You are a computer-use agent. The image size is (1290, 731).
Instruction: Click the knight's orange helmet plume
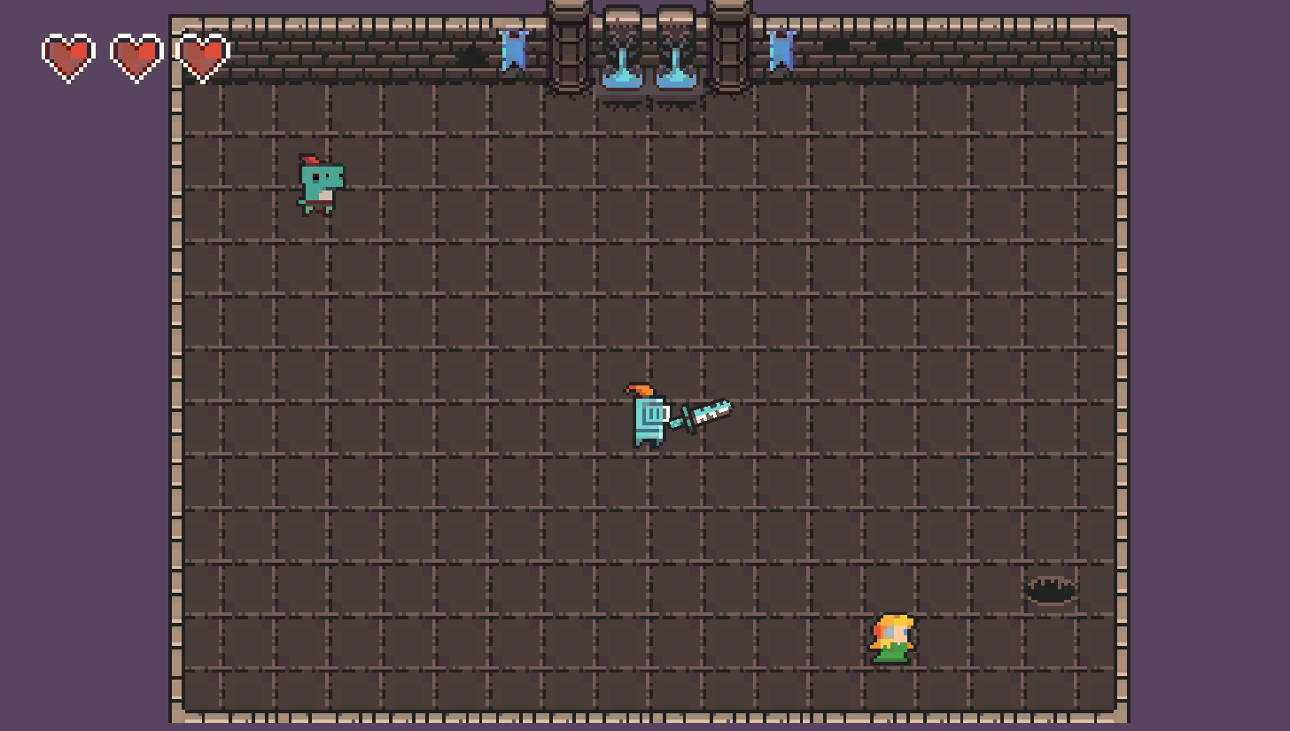pos(640,390)
